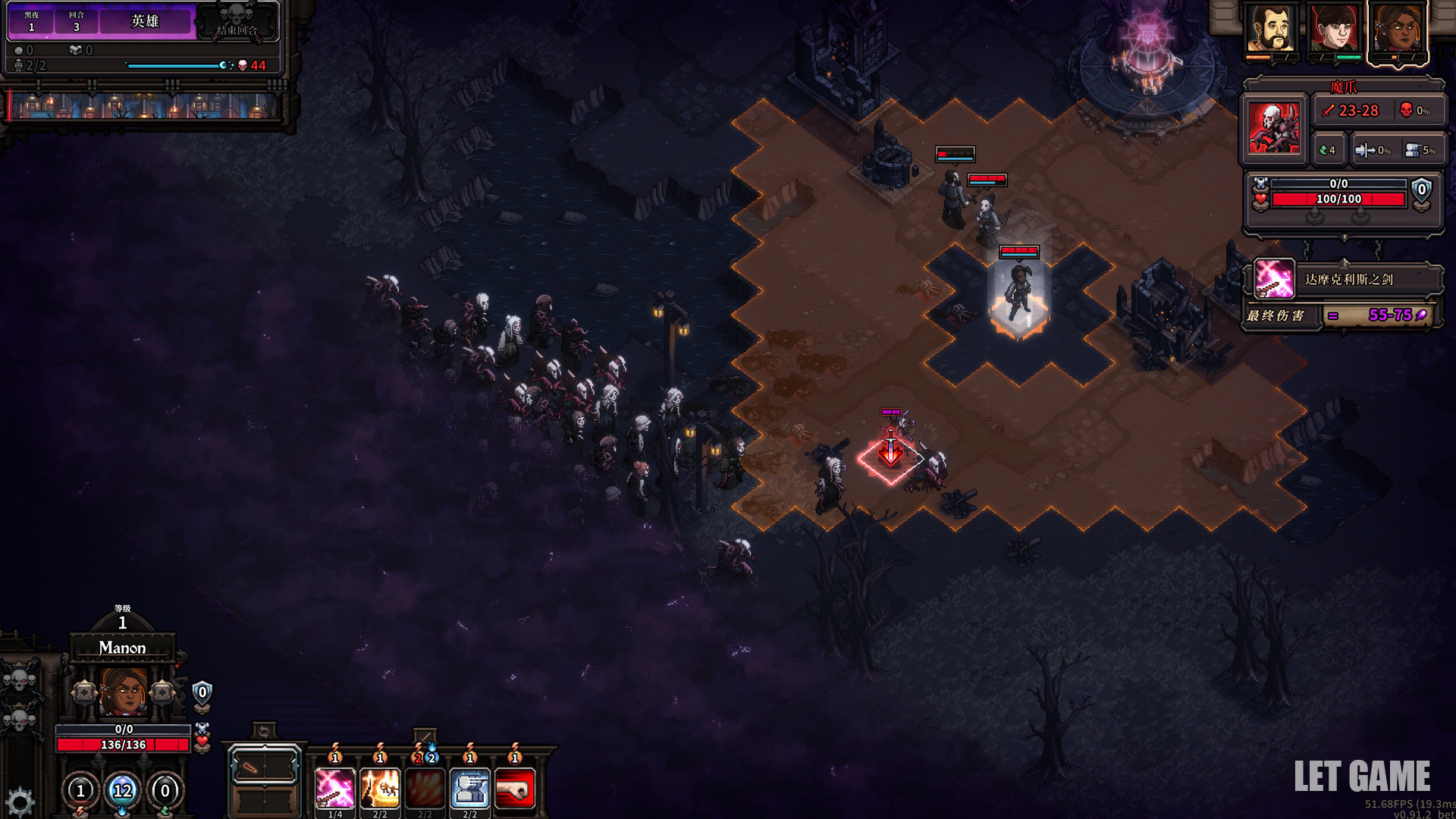The width and height of the screenshot is (1456, 819).
Task: Click the 魔爪 enemy portrait
Action: 1274,127
